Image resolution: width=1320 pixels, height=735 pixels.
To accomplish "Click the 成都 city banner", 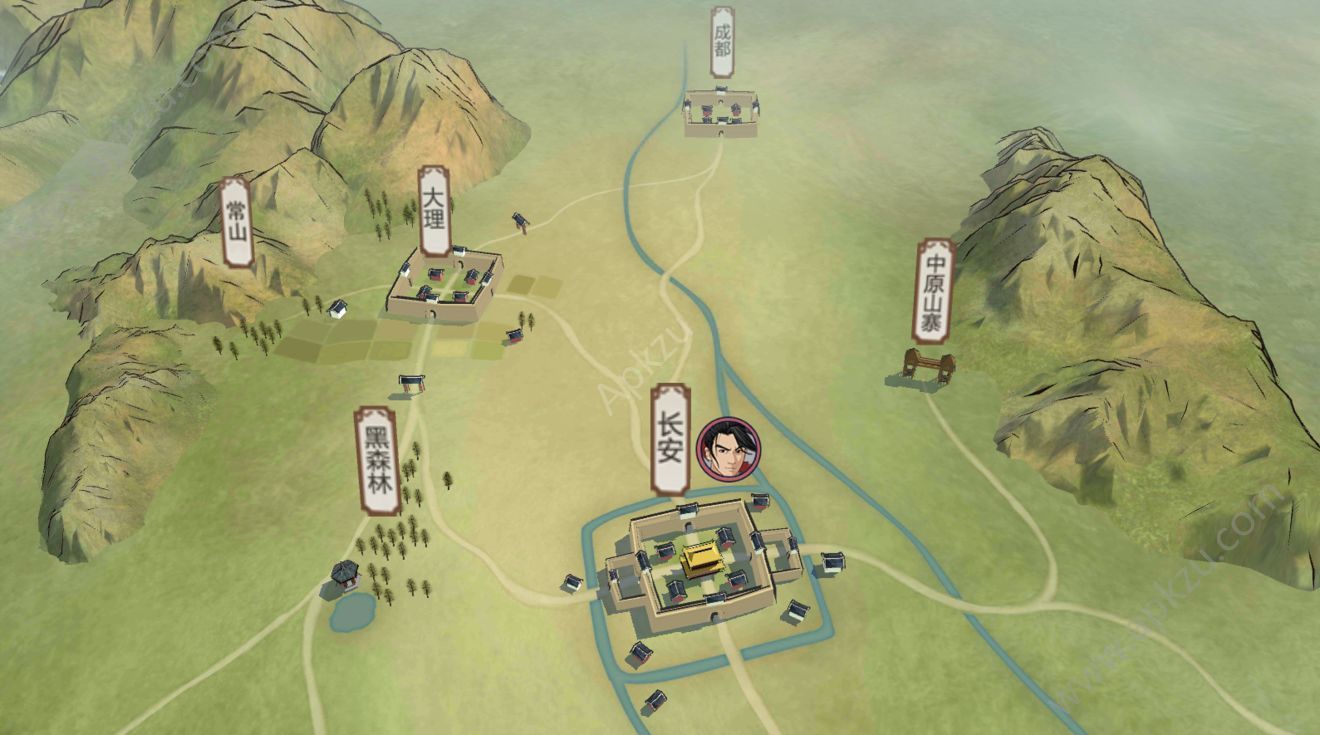I will (722, 38).
